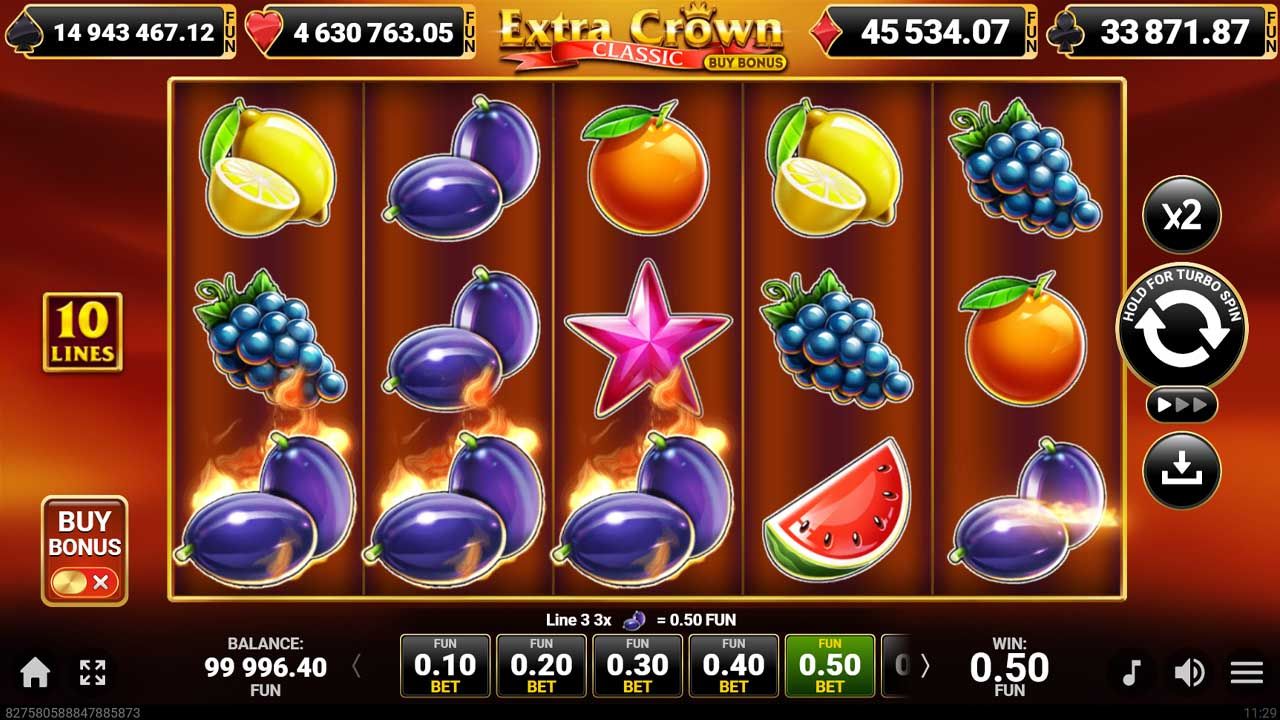Viewport: 1280px width, 720px height.
Task: Click the 10 Lines badge
Action: (82, 331)
